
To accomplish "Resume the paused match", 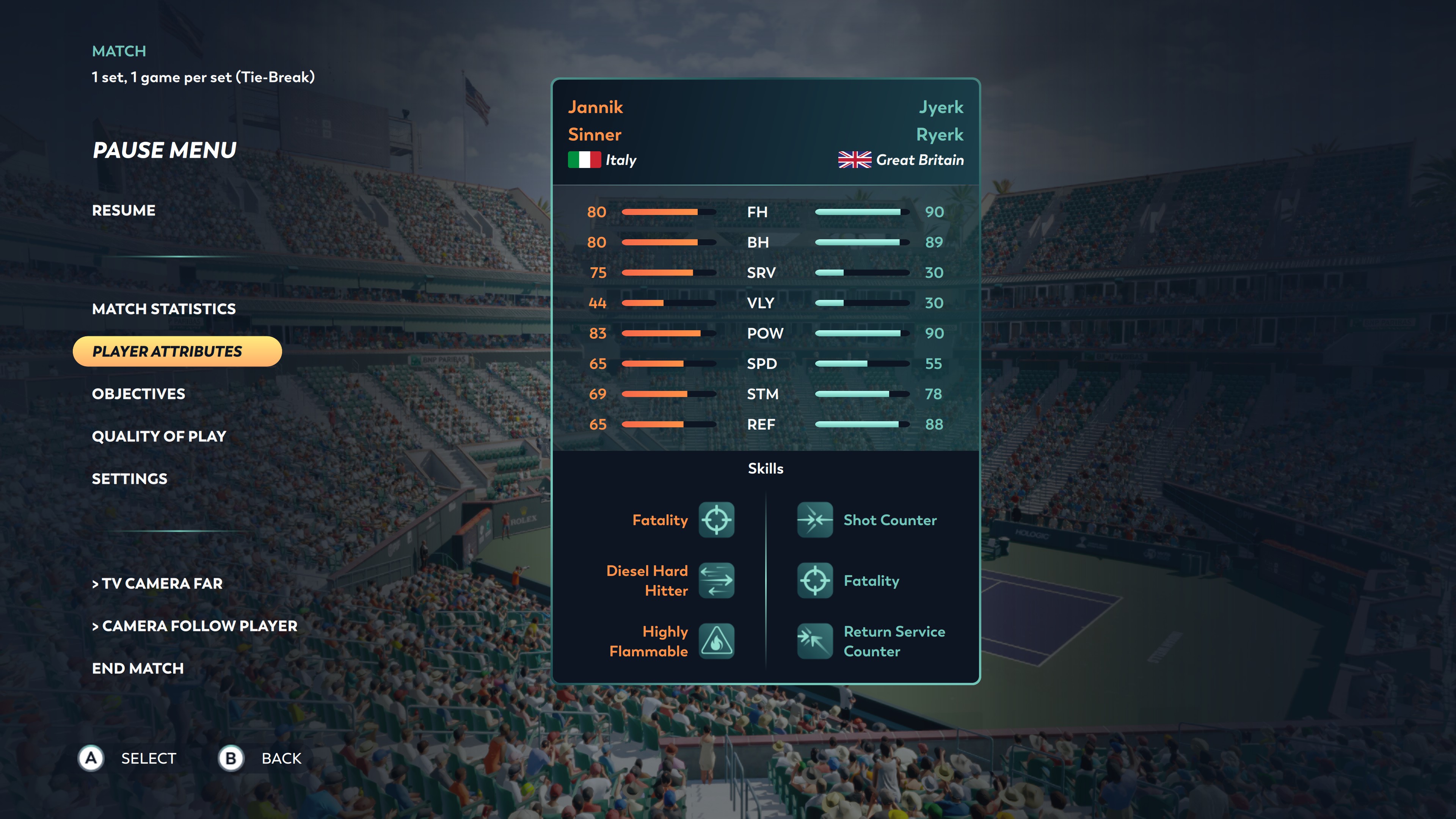I will point(123,210).
